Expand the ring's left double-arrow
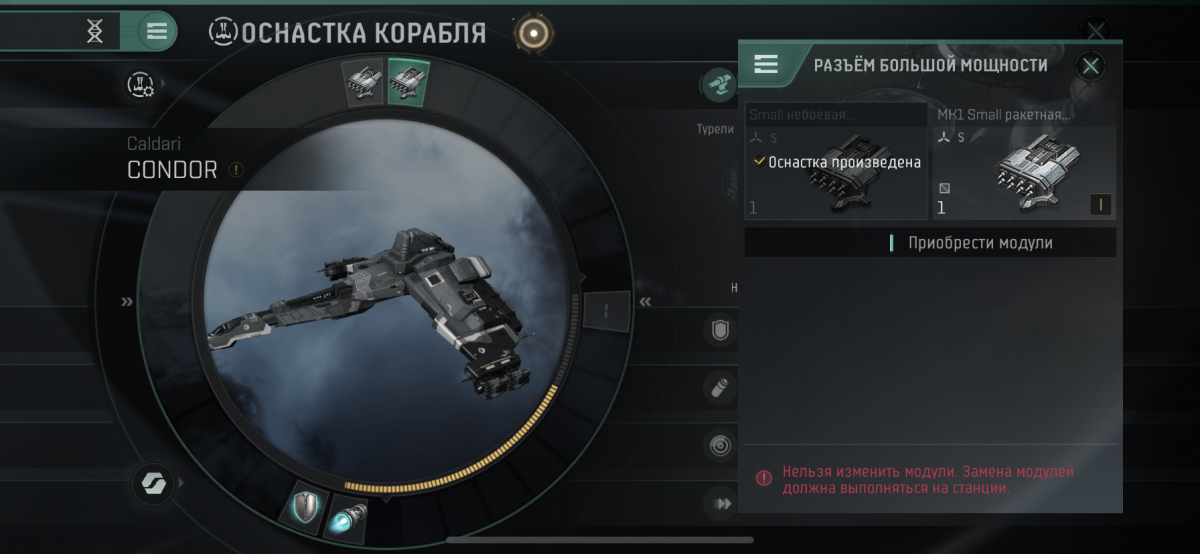 [127, 301]
